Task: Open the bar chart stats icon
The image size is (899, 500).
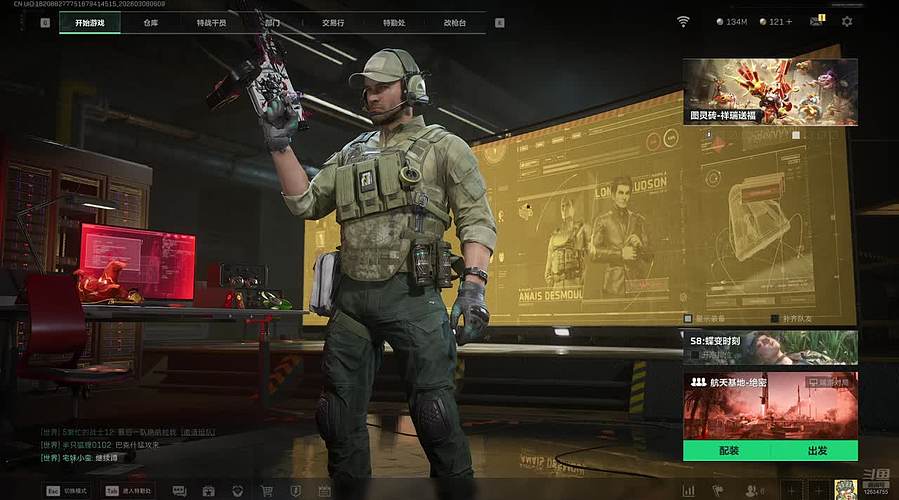Action: [x=688, y=491]
